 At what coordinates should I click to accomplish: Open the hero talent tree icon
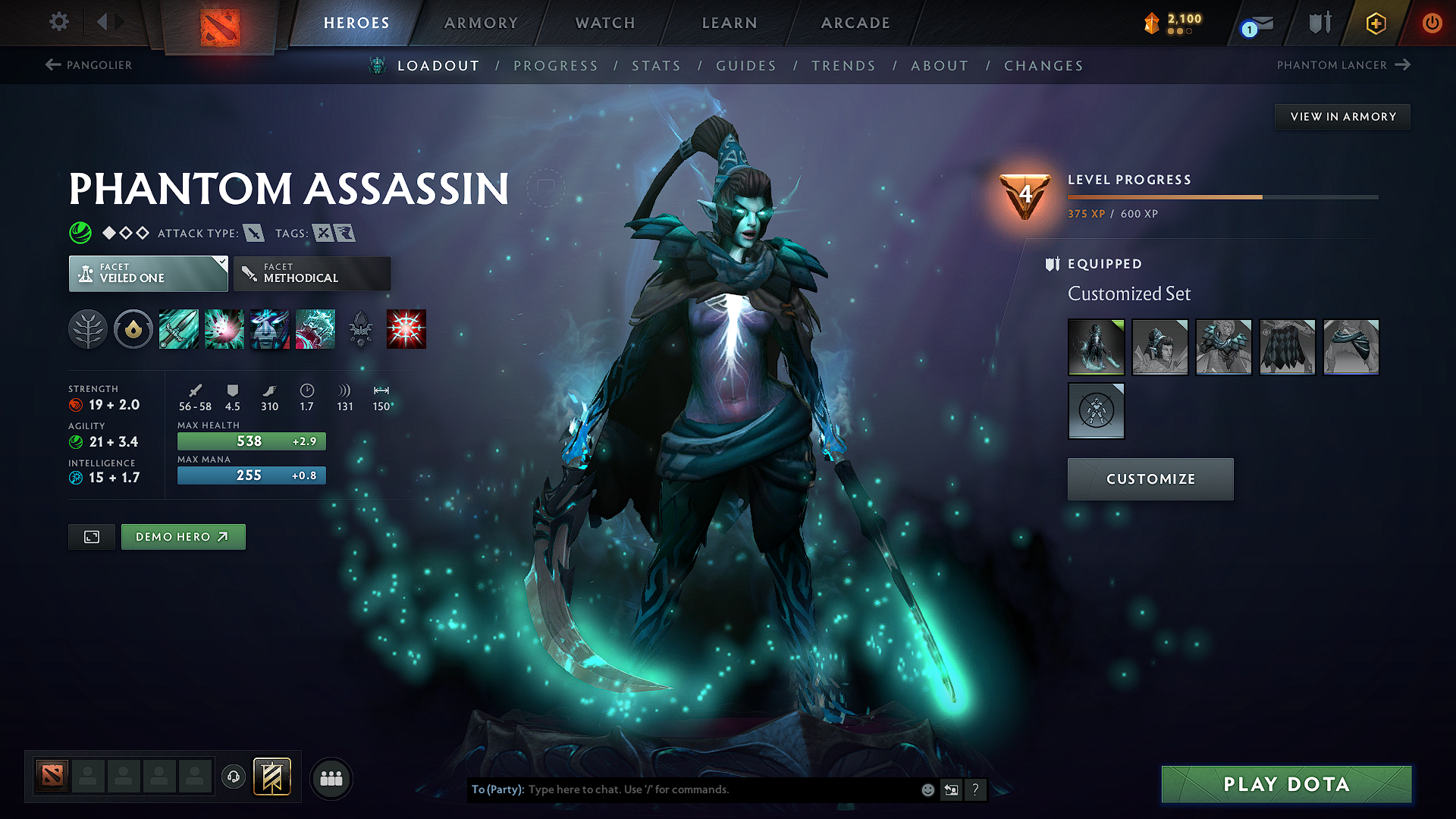pos(89,328)
